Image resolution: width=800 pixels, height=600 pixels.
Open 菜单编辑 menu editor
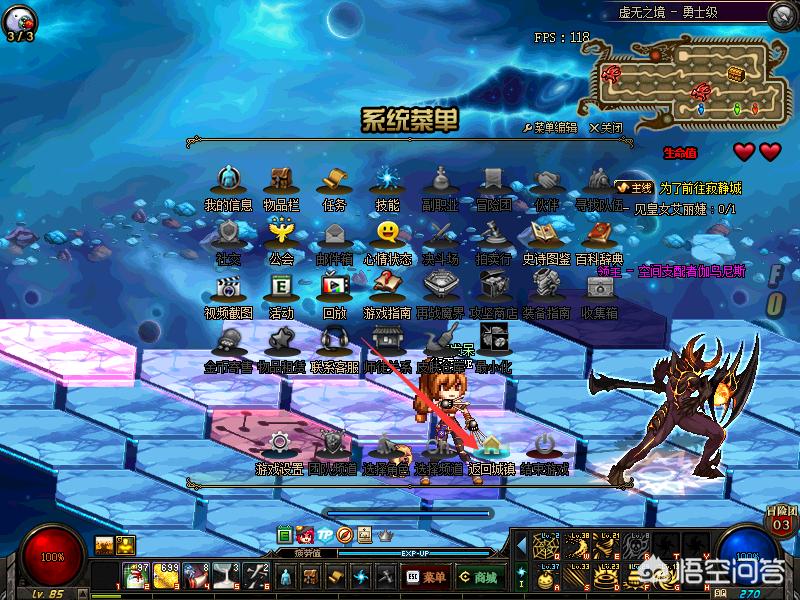[x=551, y=128]
